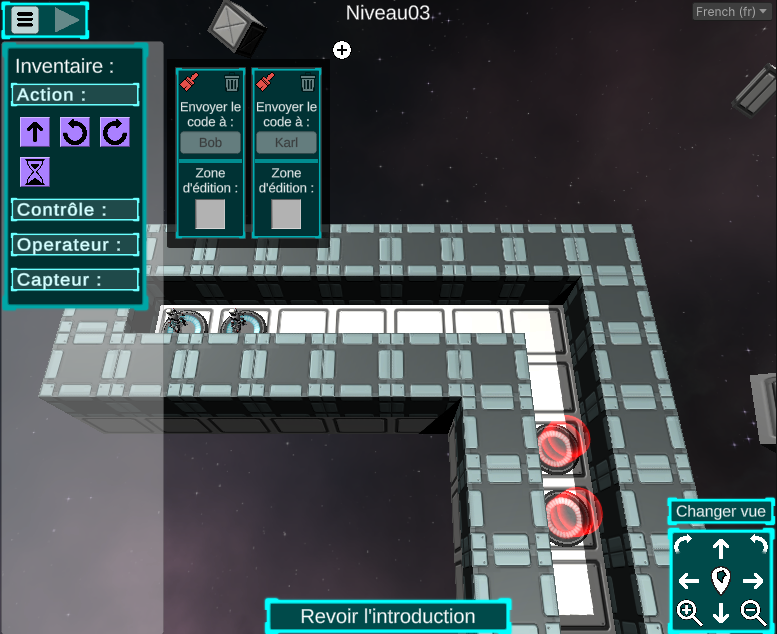Screen dimensions: 777x634
Task: Zoom out the camera with magnifier minus
Action: [753, 612]
